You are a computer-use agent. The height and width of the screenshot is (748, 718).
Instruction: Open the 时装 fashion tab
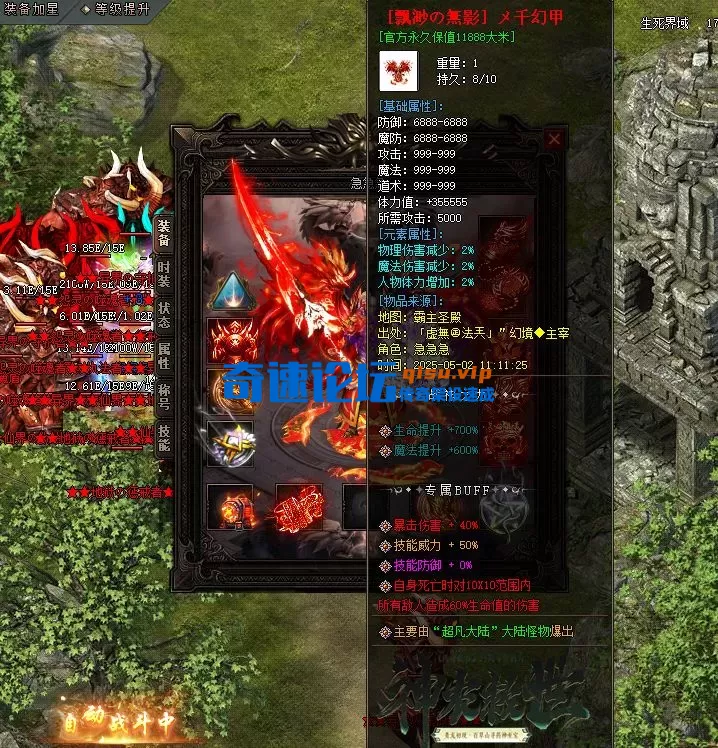pos(164,275)
